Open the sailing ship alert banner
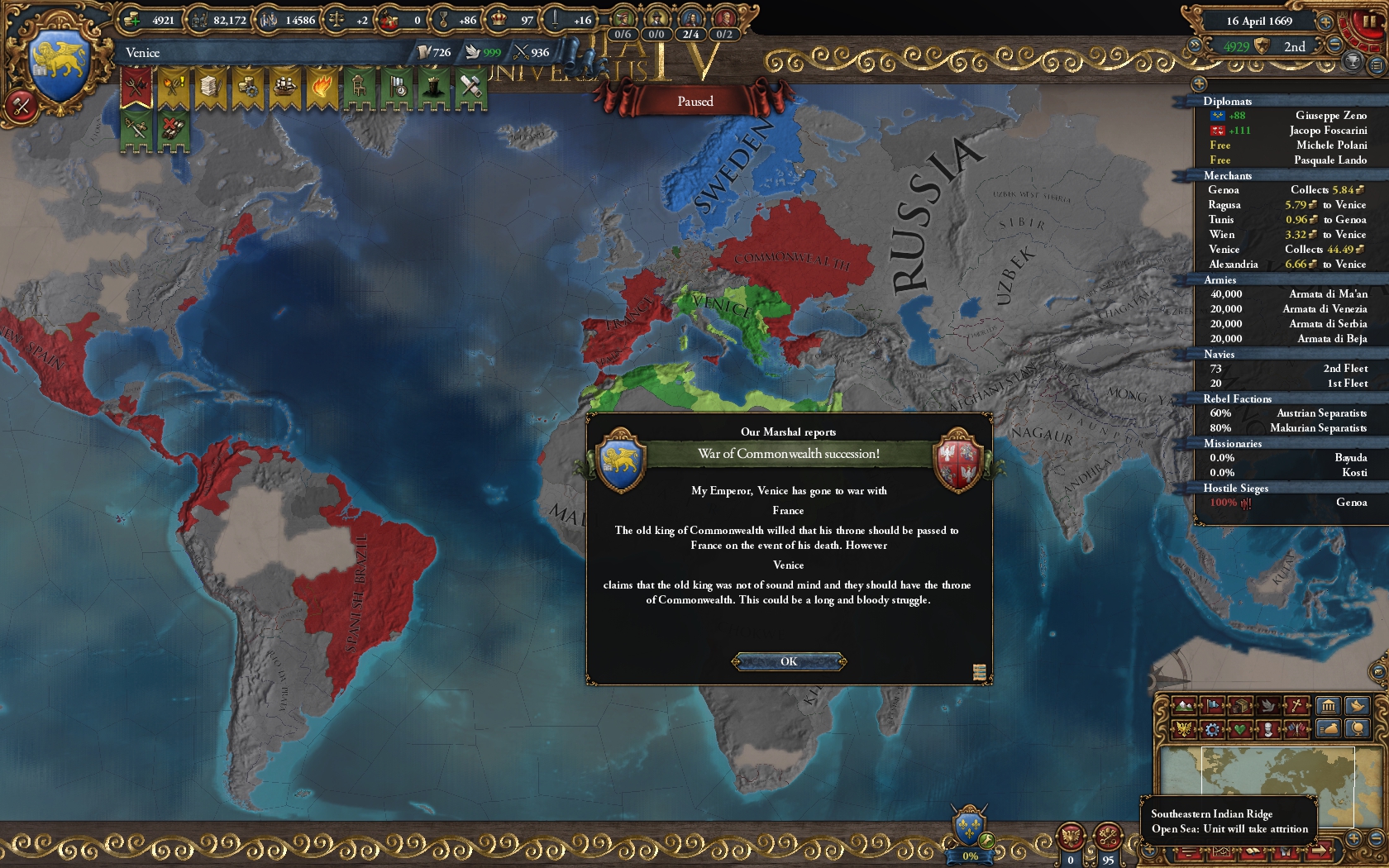Image resolution: width=1389 pixels, height=868 pixels. [x=284, y=88]
